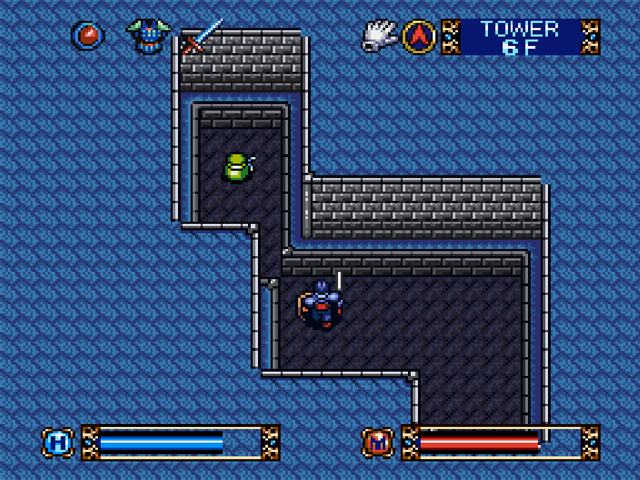
Task: Click the blue armor equipment icon
Action: coord(149,36)
